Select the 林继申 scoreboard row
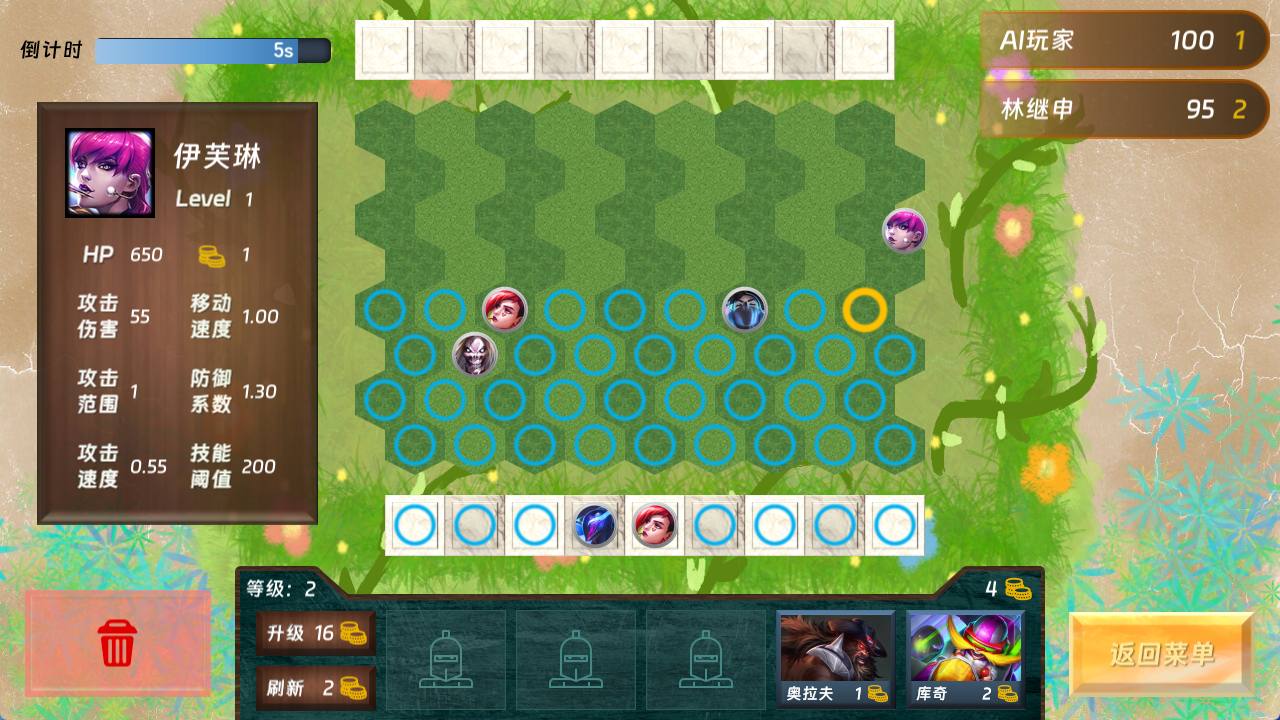This screenshot has width=1280, height=720. click(x=1124, y=109)
